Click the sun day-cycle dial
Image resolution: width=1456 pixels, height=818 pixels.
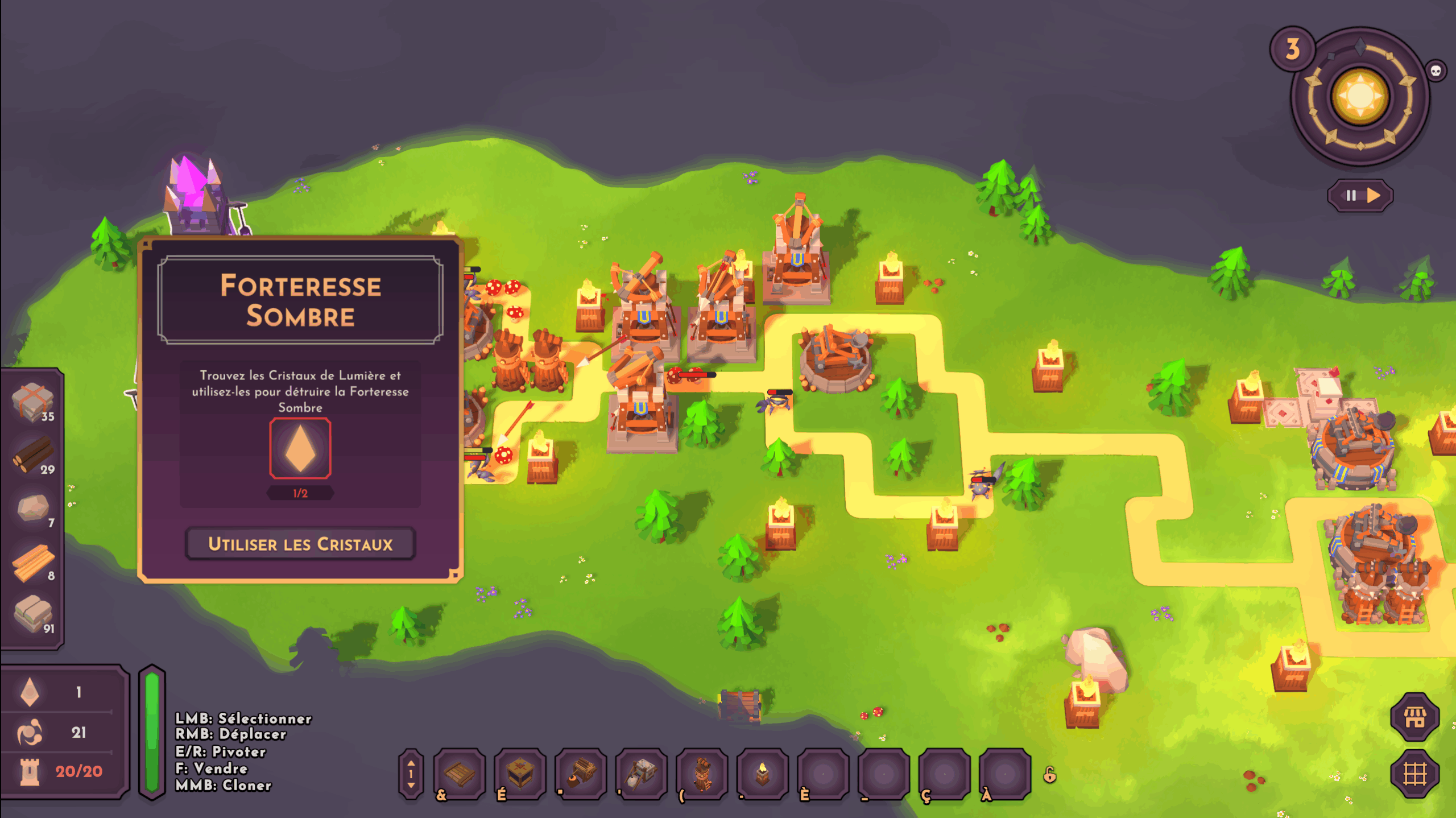(1360, 96)
